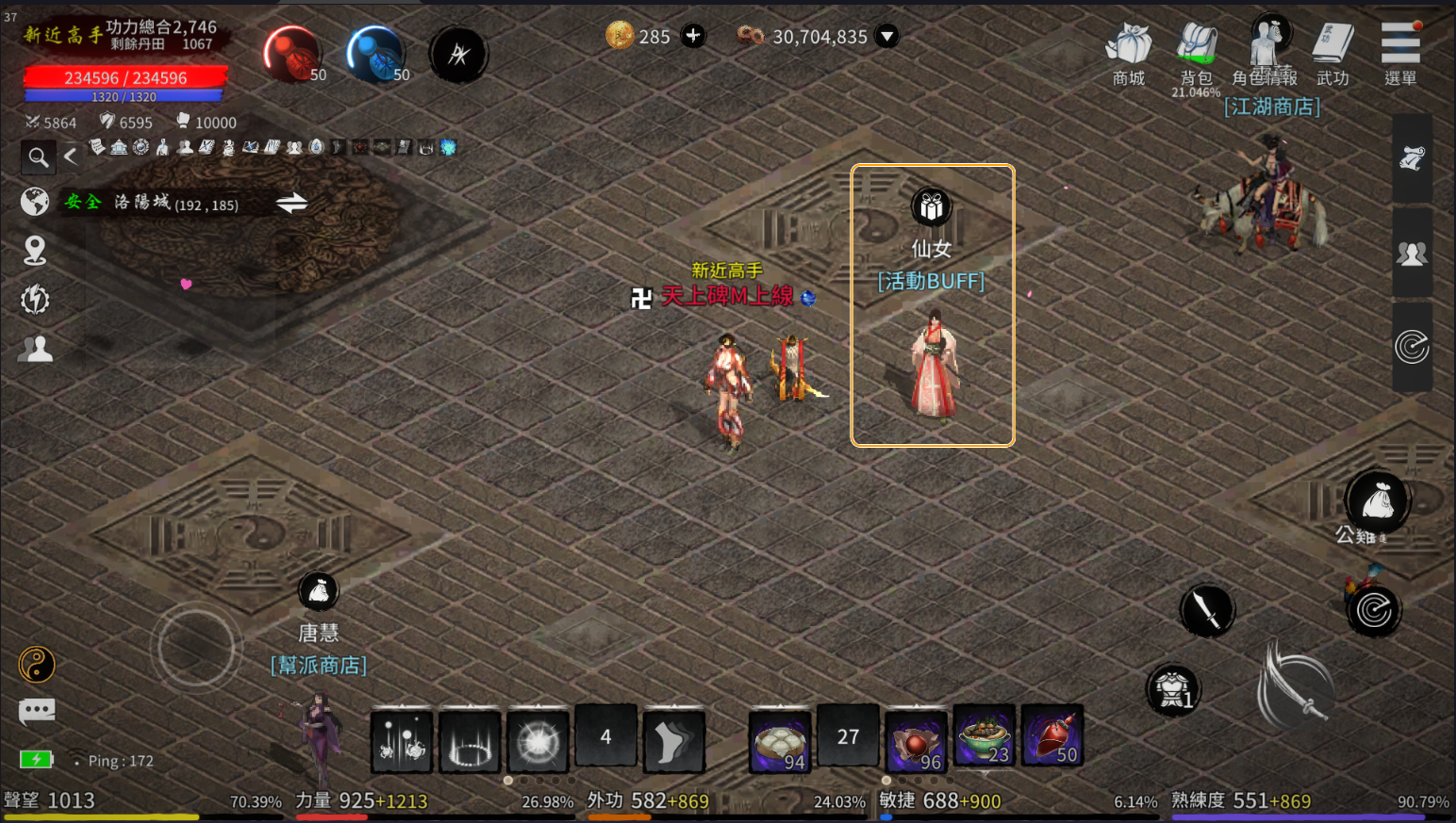Open the 商城 shop
Screen dimensions: 1456x823
click(1129, 53)
